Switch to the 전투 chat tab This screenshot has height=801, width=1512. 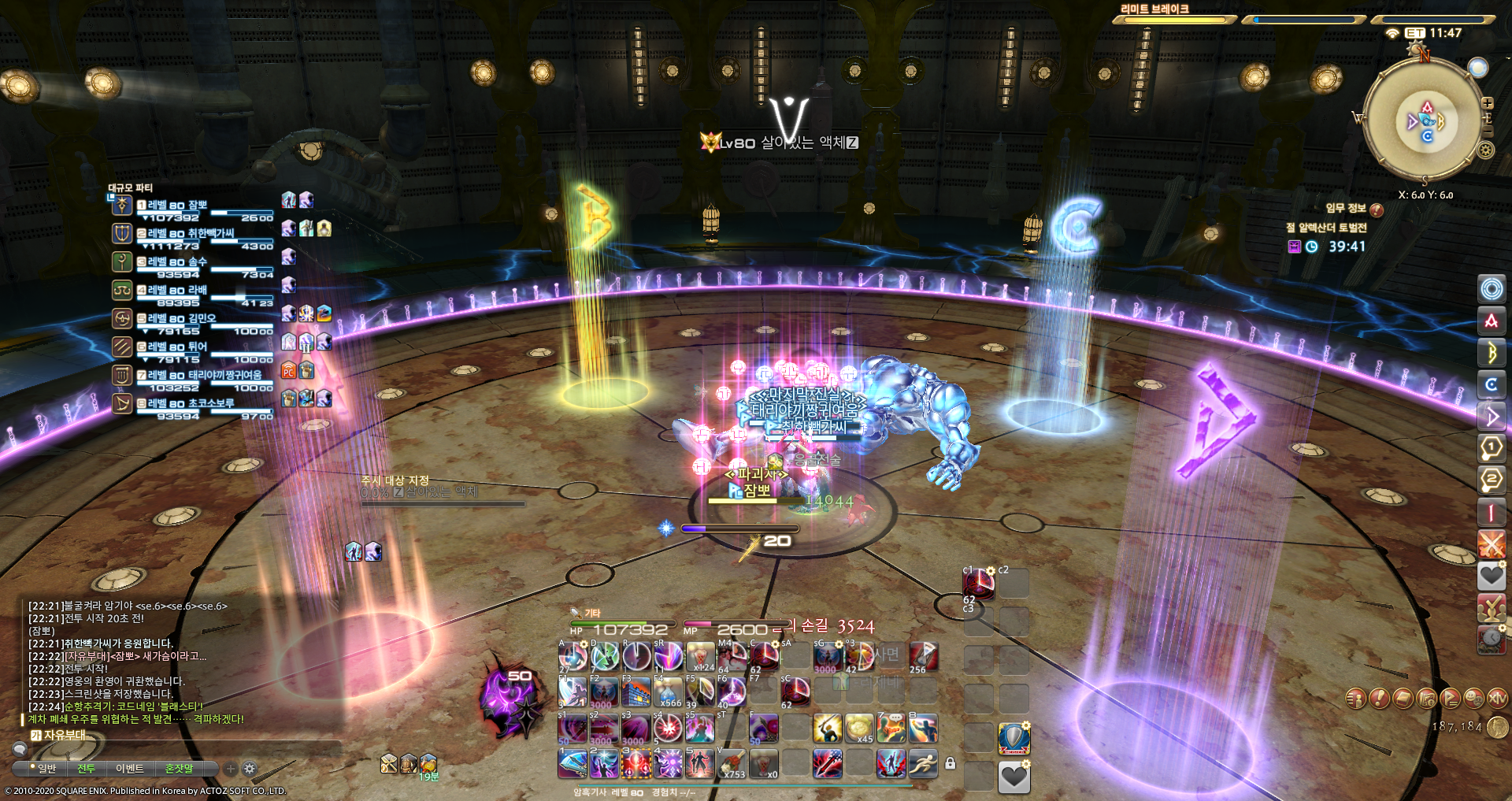click(86, 768)
